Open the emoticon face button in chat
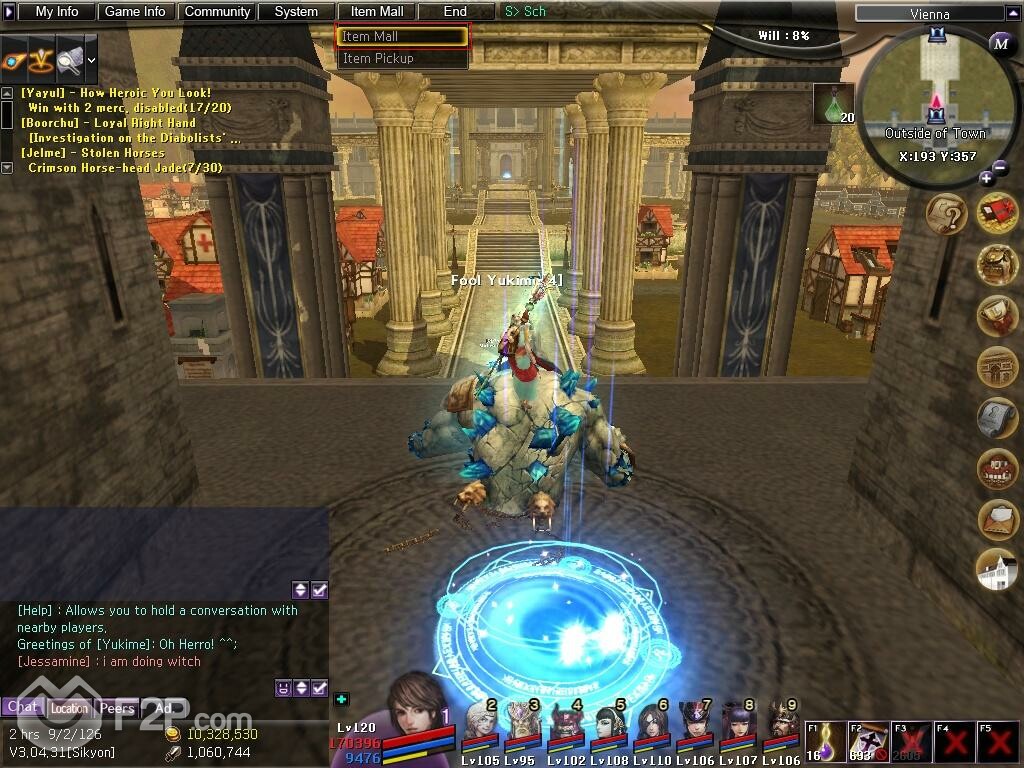This screenshot has width=1024, height=768. click(x=284, y=687)
